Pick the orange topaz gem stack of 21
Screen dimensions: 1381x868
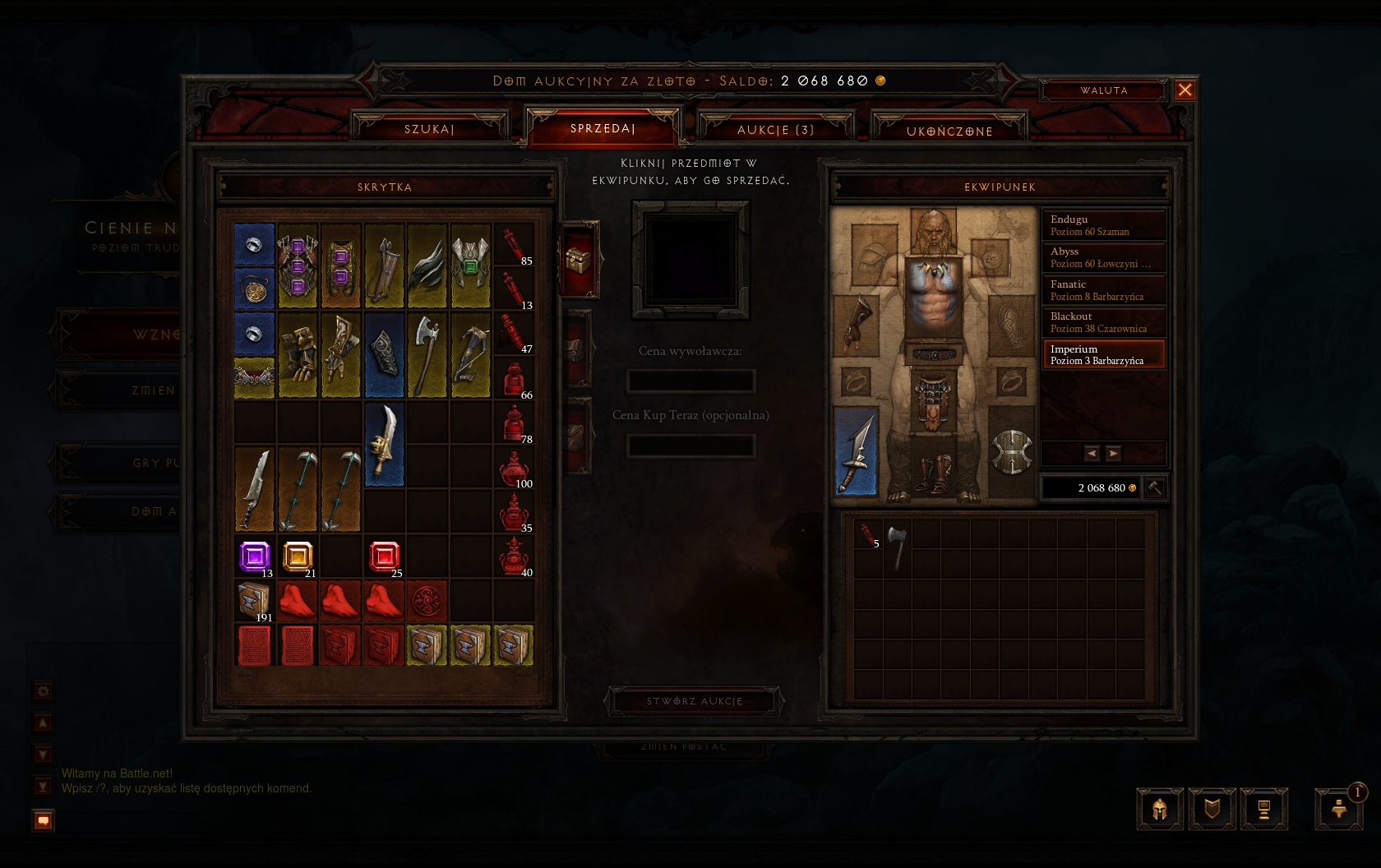[298, 556]
